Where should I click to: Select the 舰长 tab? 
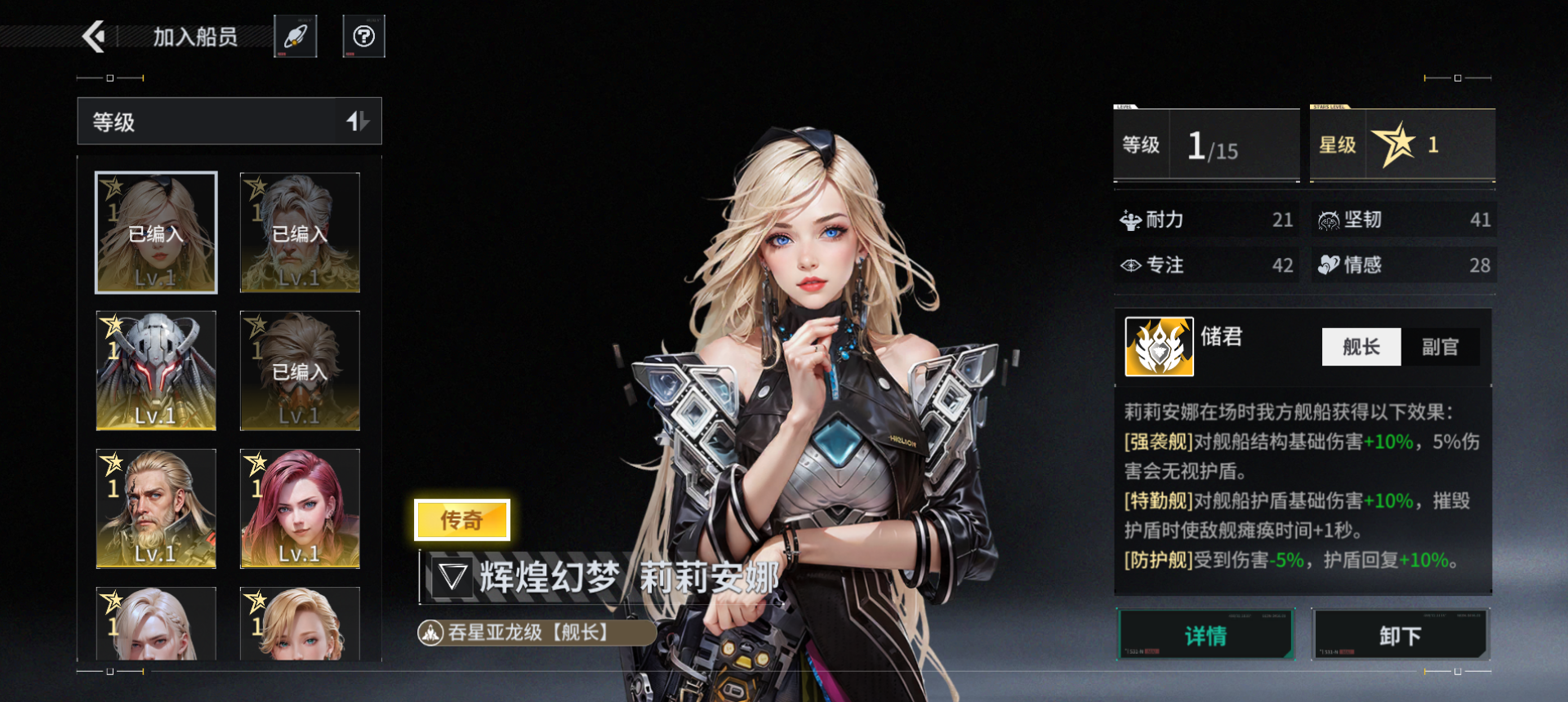coord(1361,346)
